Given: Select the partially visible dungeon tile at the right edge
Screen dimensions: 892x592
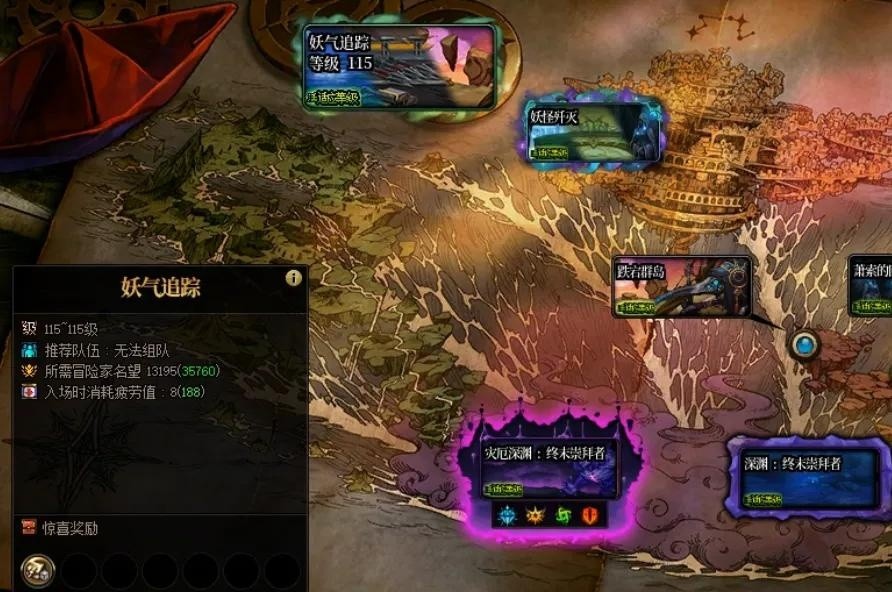Looking at the screenshot, I should coord(871,286).
